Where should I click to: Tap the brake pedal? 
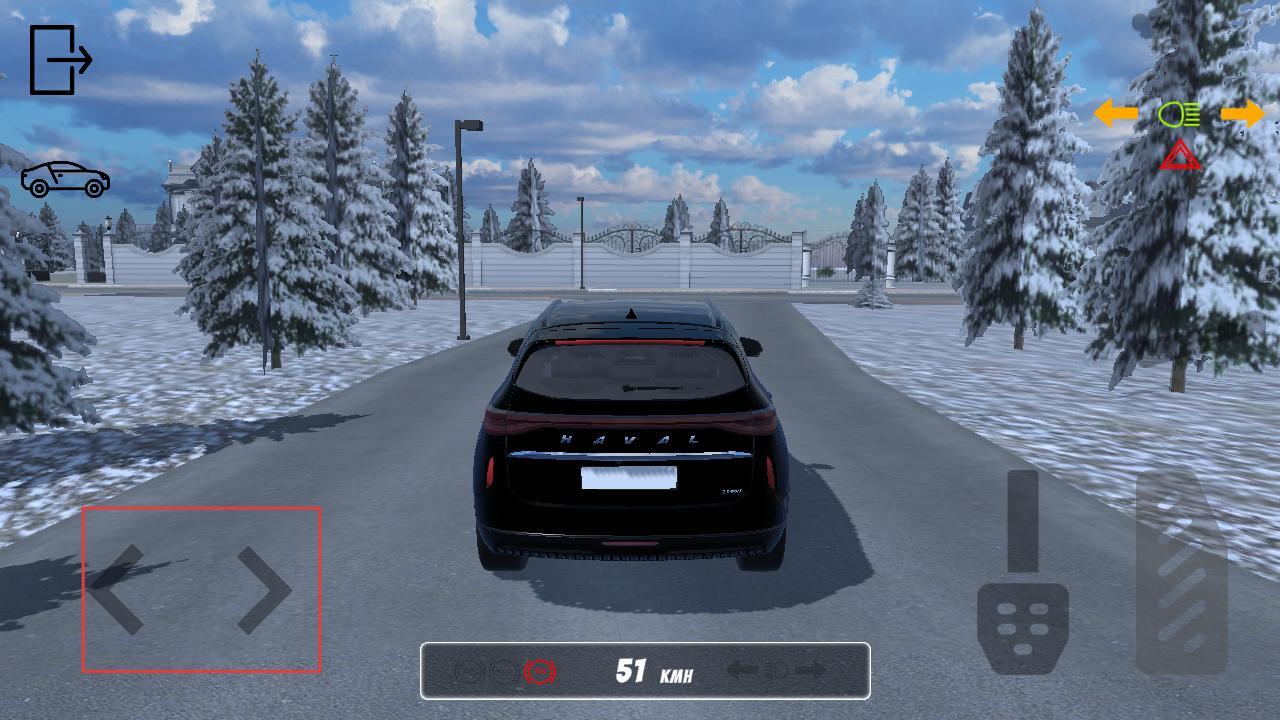tap(1022, 625)
